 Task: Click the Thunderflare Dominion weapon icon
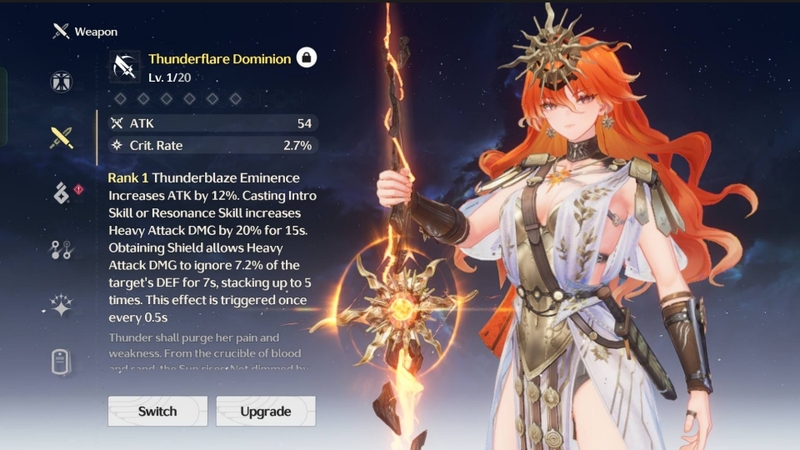click(126, 67)
